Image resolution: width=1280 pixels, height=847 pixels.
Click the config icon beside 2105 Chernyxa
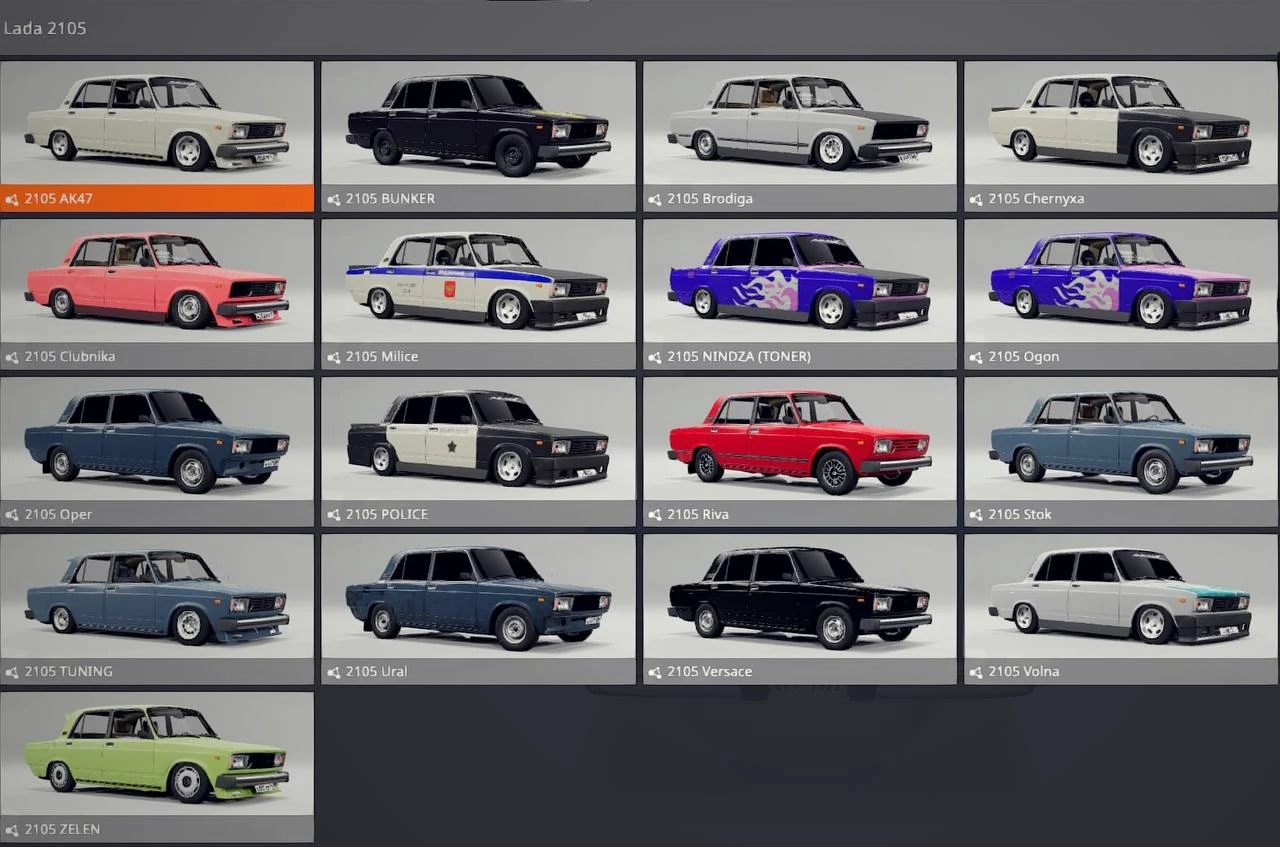[975, 198]
